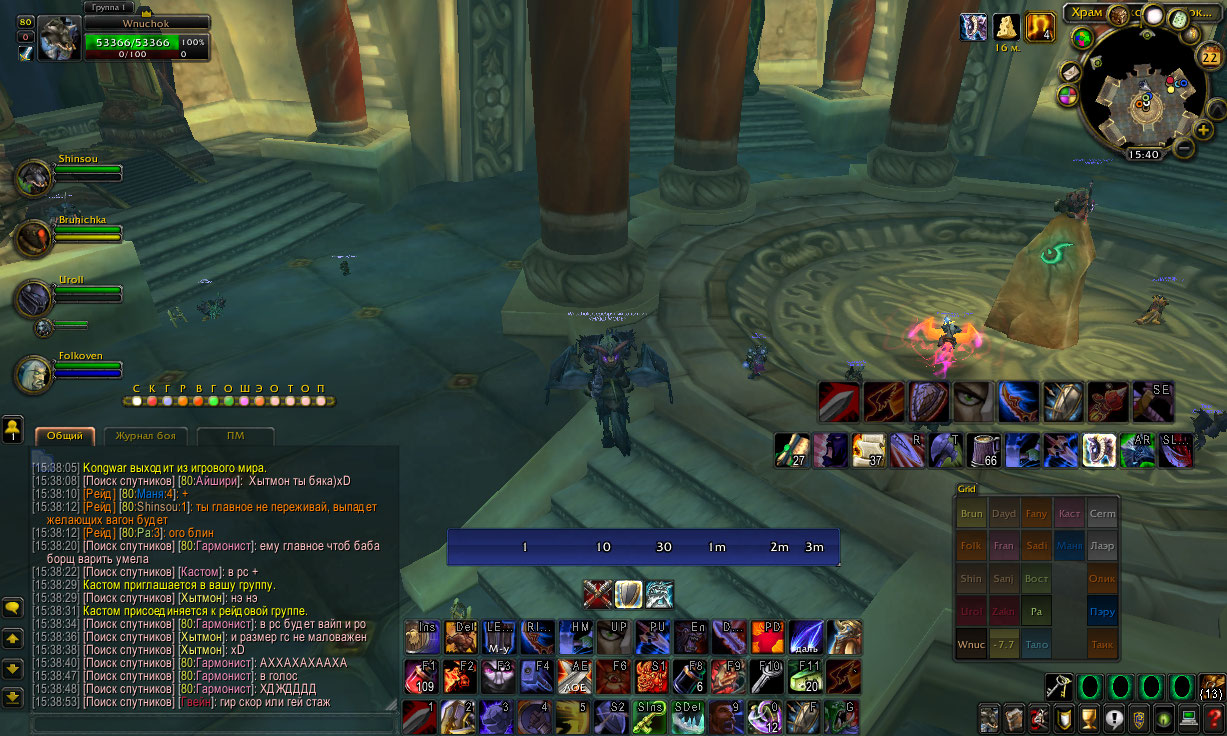Open the keyring key icon
The width and height of the screenshot is (1227, 736).
(x=1059, y=687)
